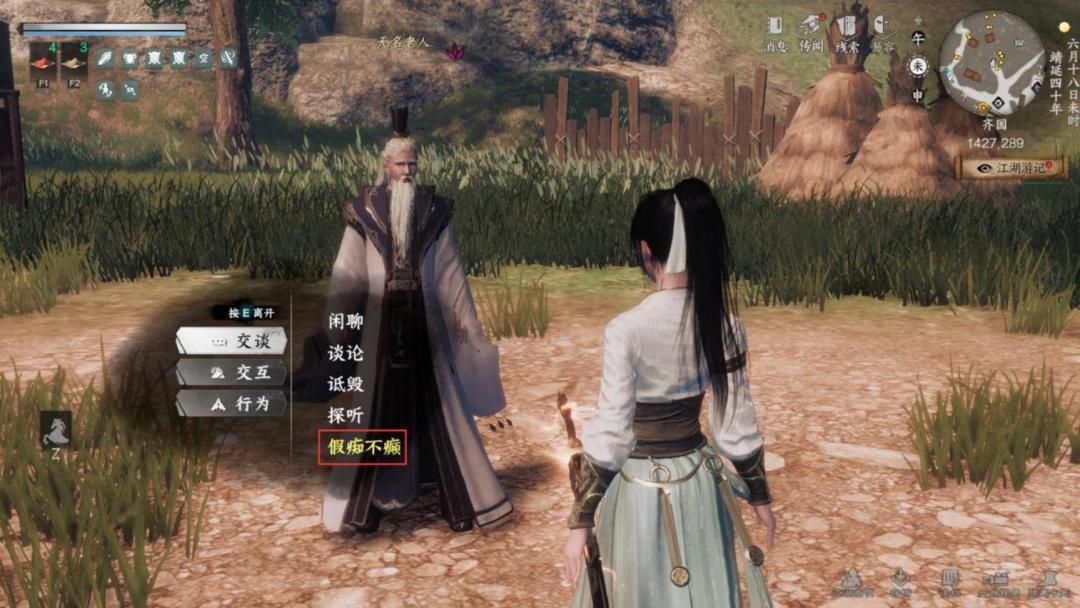
Task: Open the 传闻 (Rumors) panel
Action: [811, 31]
